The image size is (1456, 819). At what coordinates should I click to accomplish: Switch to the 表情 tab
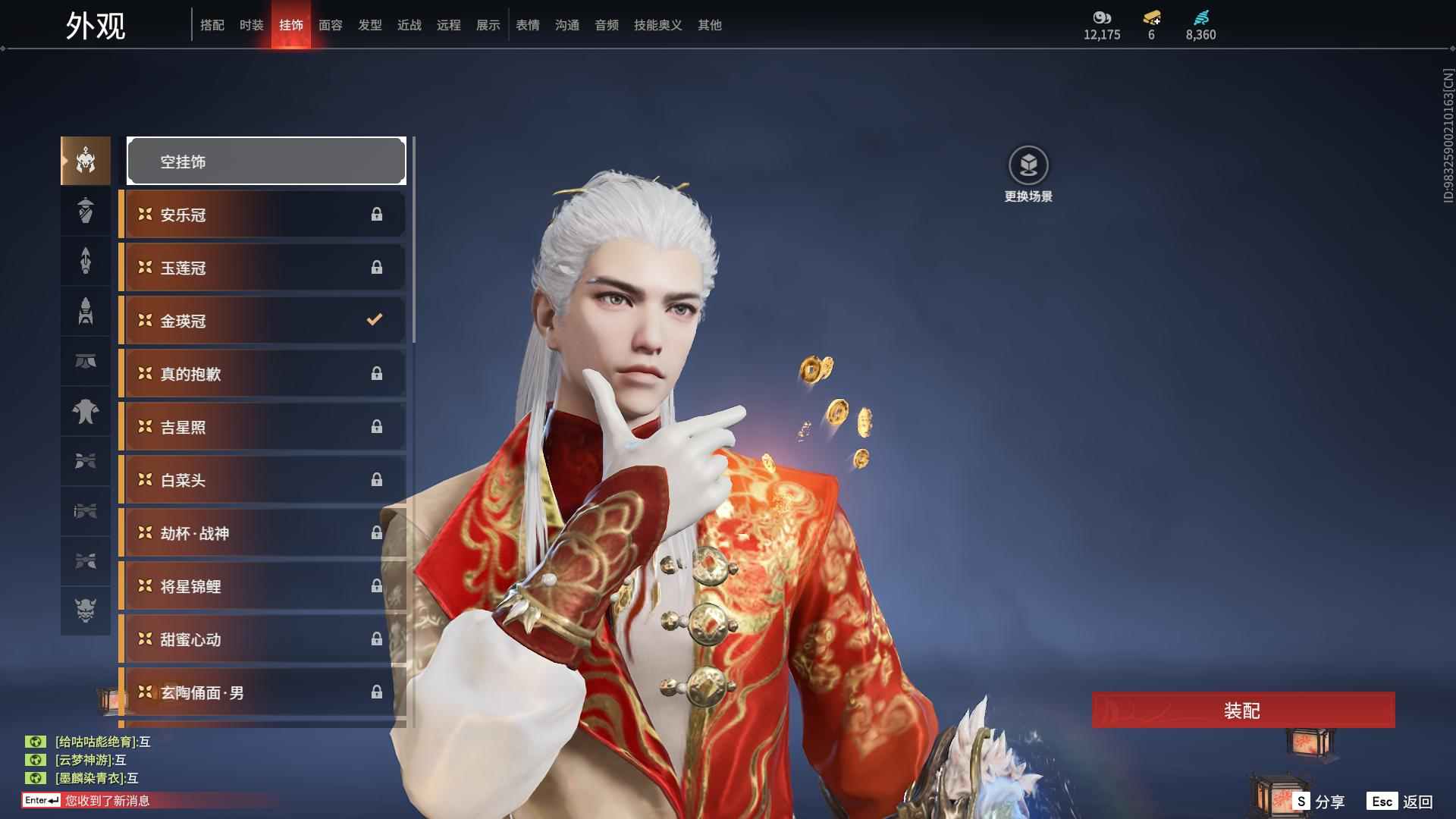click(527, 25)
